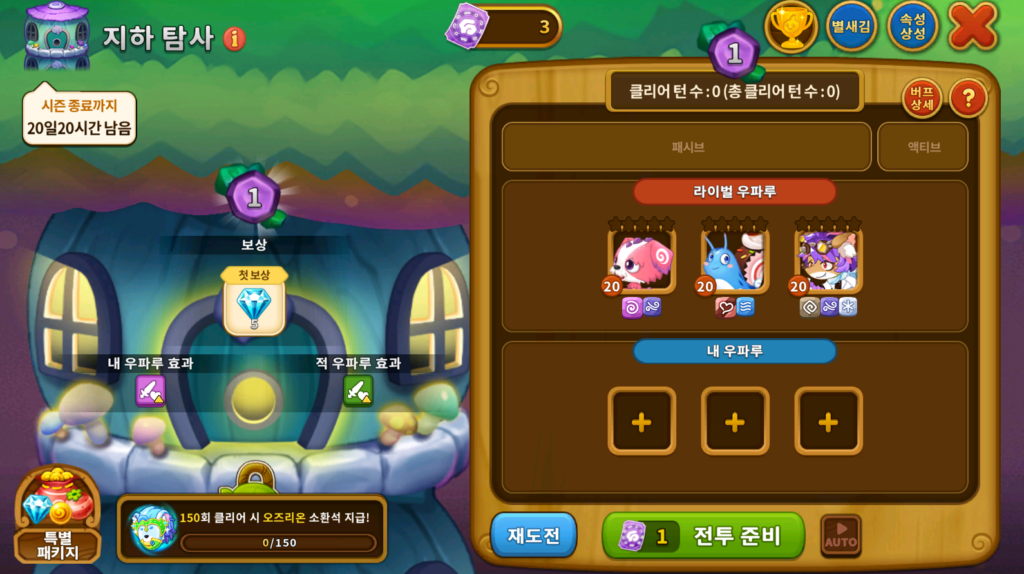1024x574 pixels.
Task: Close the underground exploration screen
Action: tap(972, 26)
